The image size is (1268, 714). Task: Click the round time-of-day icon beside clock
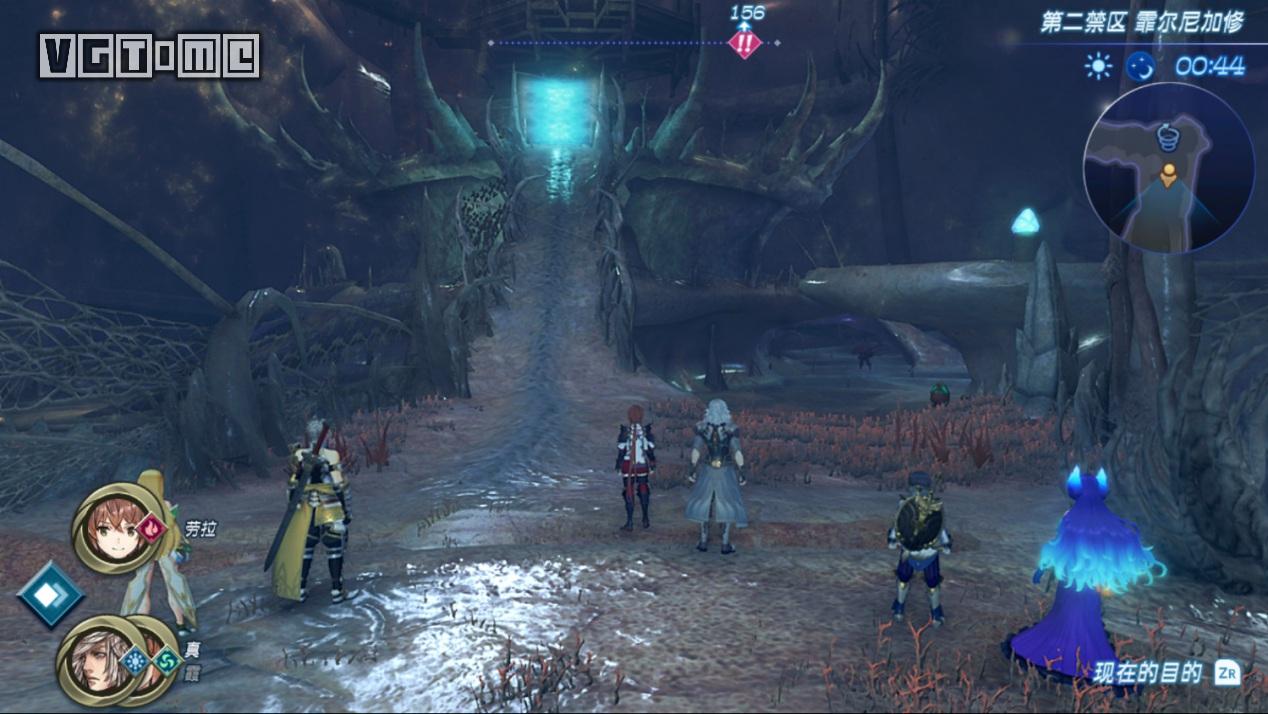click(x=1140, y=67)
